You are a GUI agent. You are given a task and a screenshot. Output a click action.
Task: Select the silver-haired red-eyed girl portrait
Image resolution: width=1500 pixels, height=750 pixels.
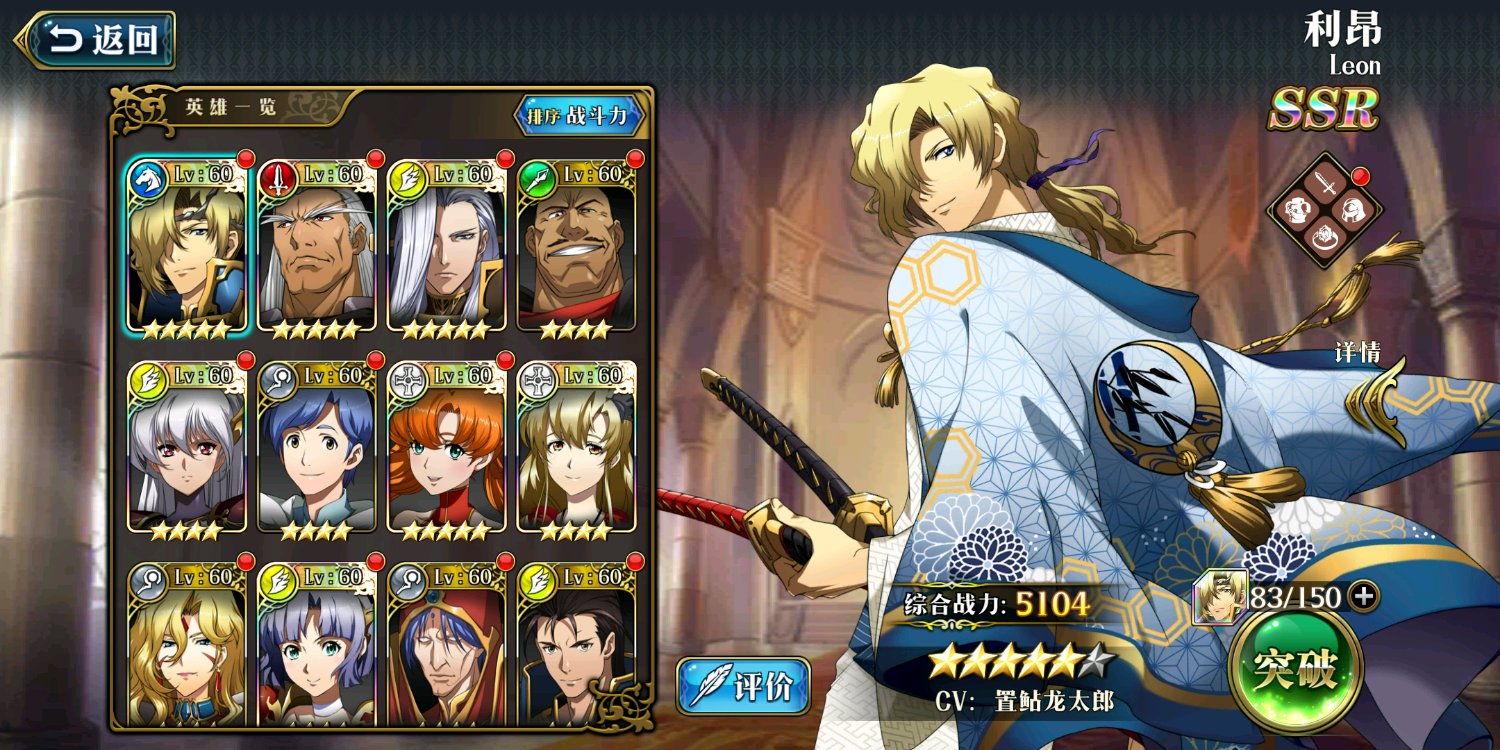click(x=187, y=448)
